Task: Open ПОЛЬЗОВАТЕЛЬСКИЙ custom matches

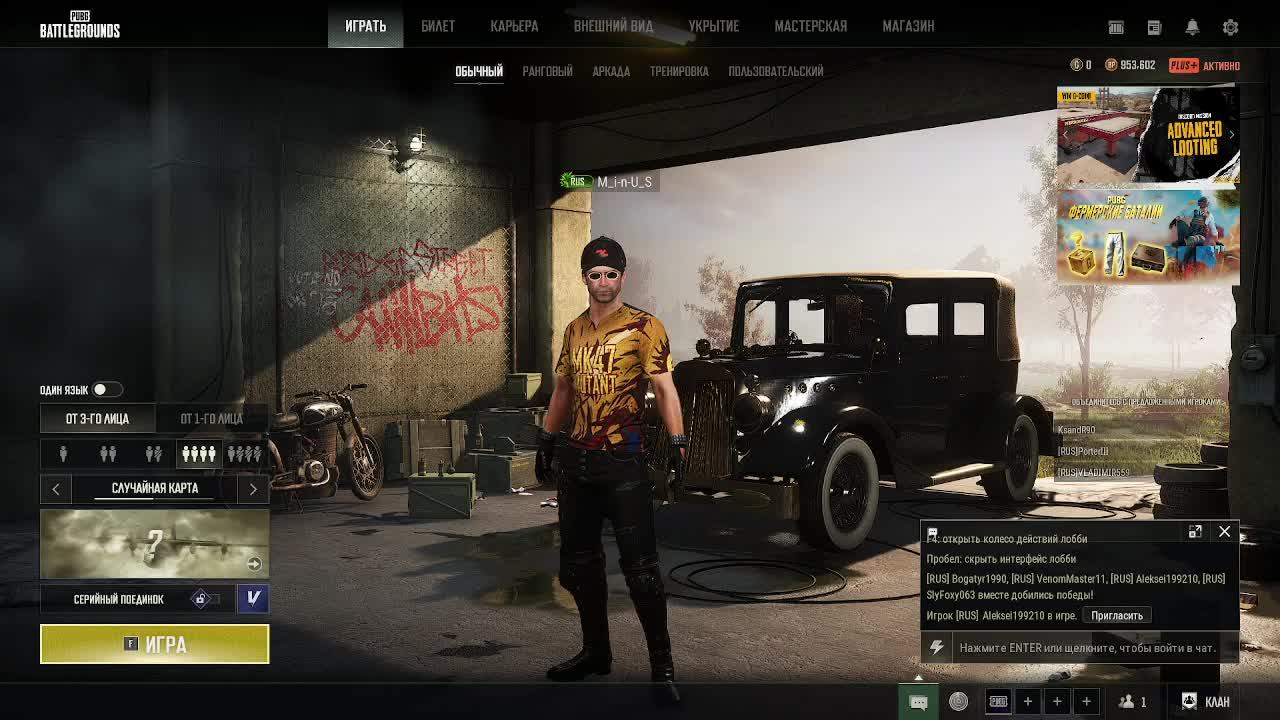Action: [776, 71]
